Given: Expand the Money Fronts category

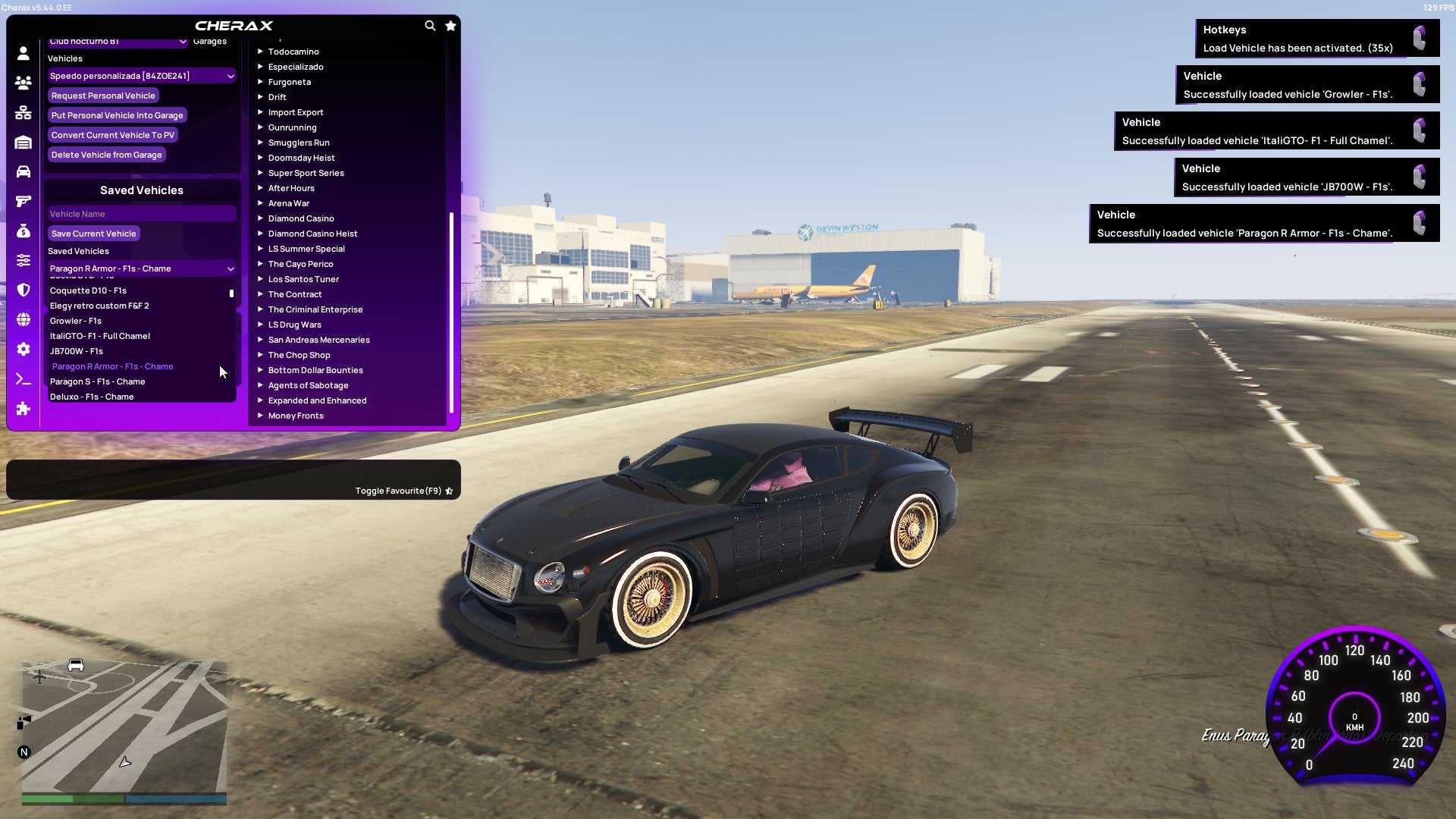Looking at the screenshot, I should (x=294, y=416).
